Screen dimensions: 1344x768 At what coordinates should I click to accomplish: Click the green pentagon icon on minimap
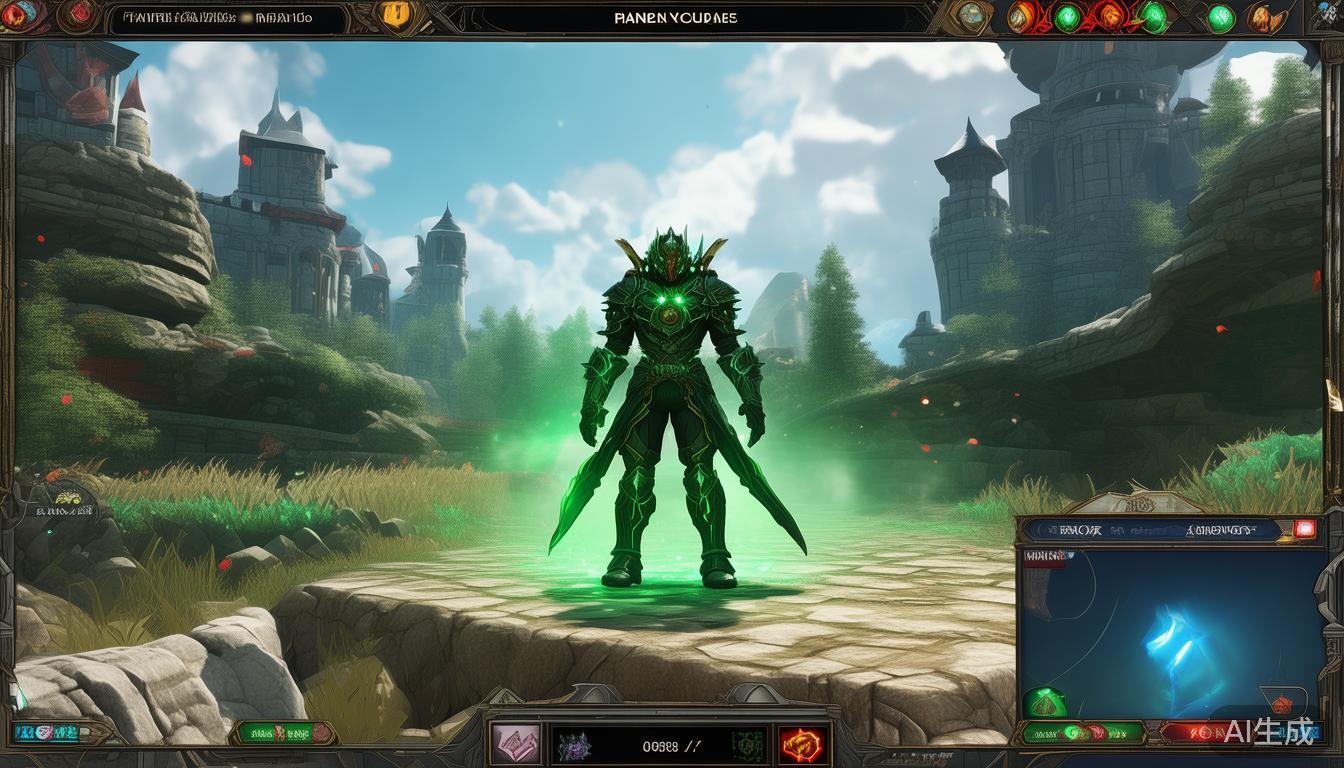tap(1045, 702)
